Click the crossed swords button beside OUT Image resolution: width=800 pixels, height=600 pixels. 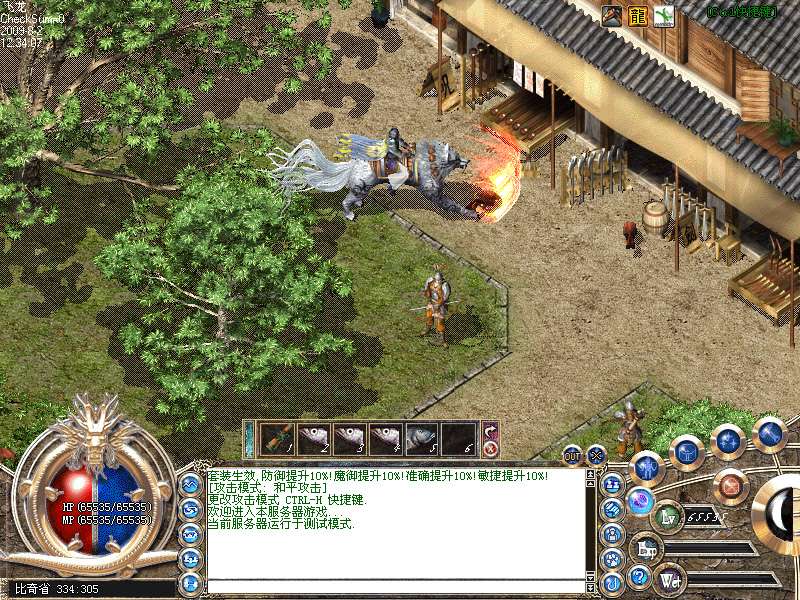point(597,456)
